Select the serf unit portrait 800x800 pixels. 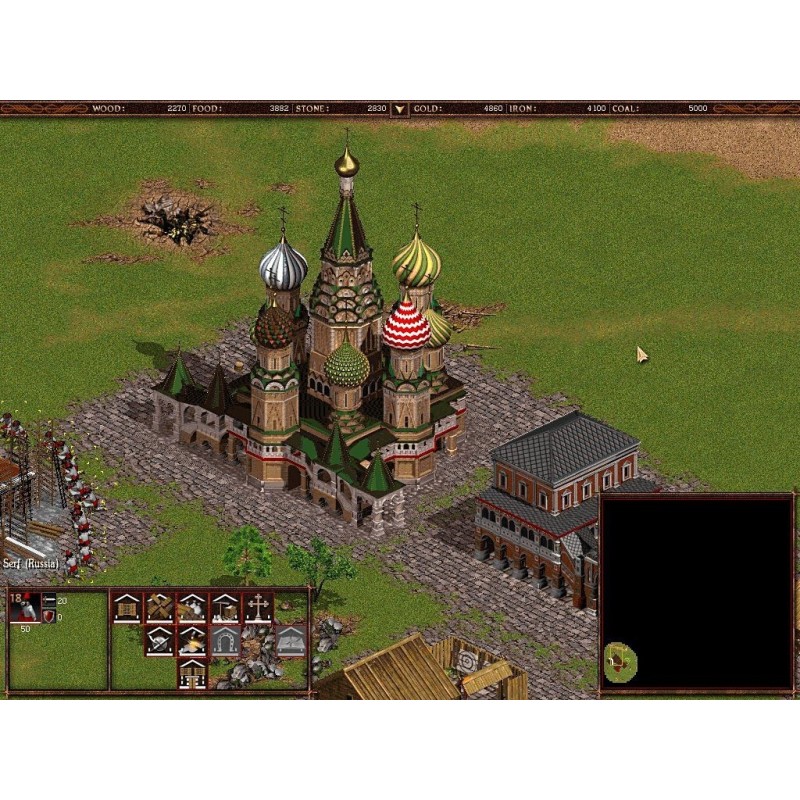click(26, 608)
